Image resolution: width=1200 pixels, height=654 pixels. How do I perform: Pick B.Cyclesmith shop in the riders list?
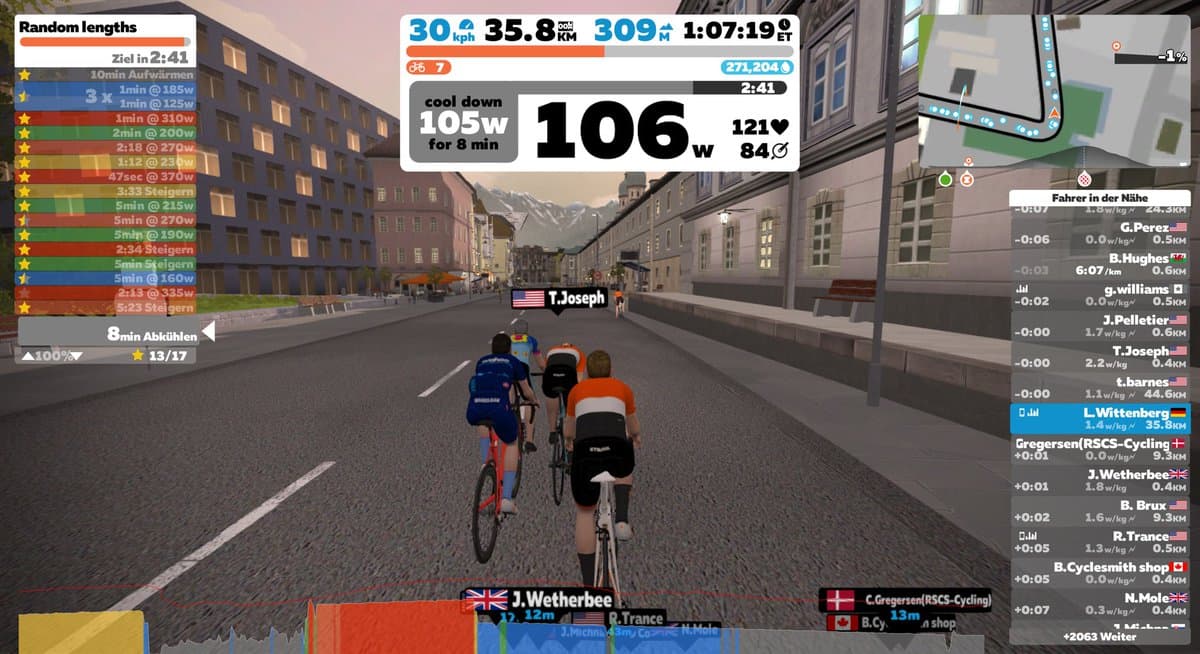coord(1098,573)
